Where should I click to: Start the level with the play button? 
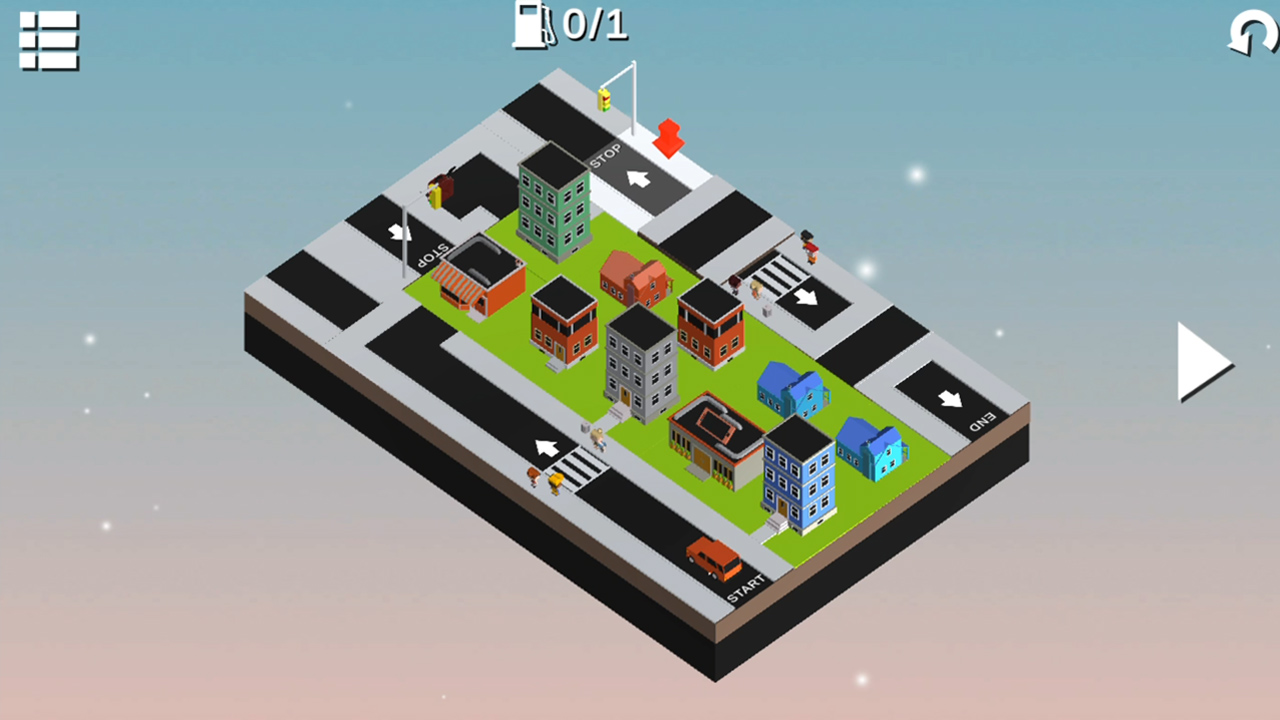[1203, 363]
